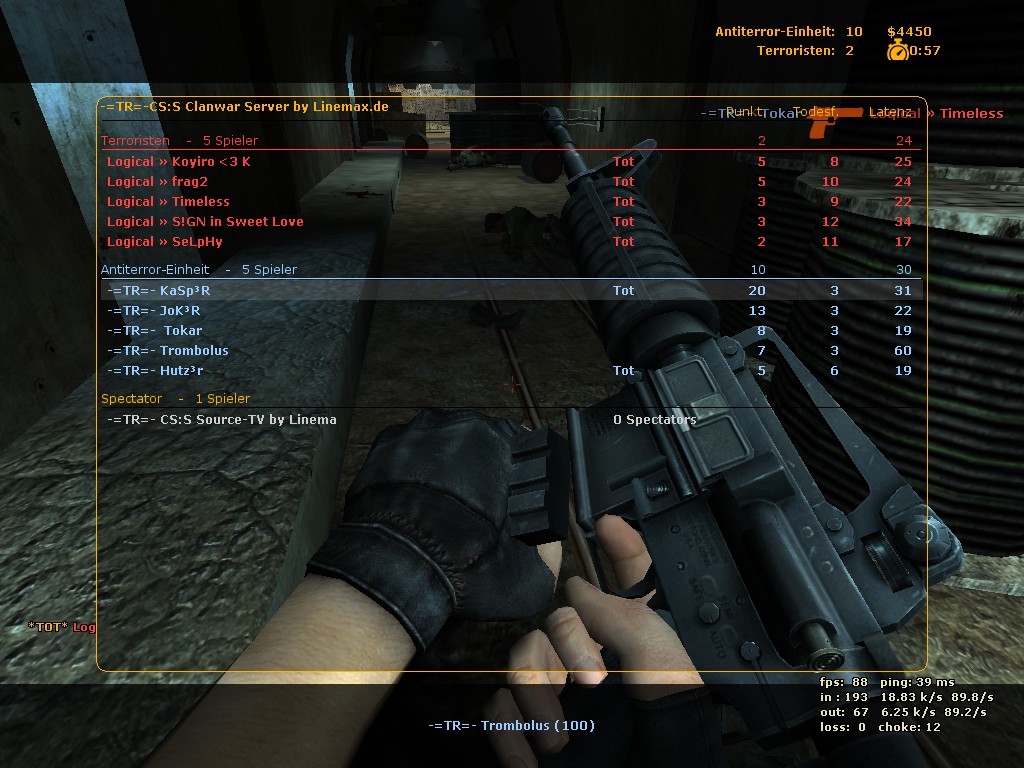Click player -=TR=- JoK³R on the scoreboard
Viewport: 1024px width, 768px height.
tap(154, 311)
